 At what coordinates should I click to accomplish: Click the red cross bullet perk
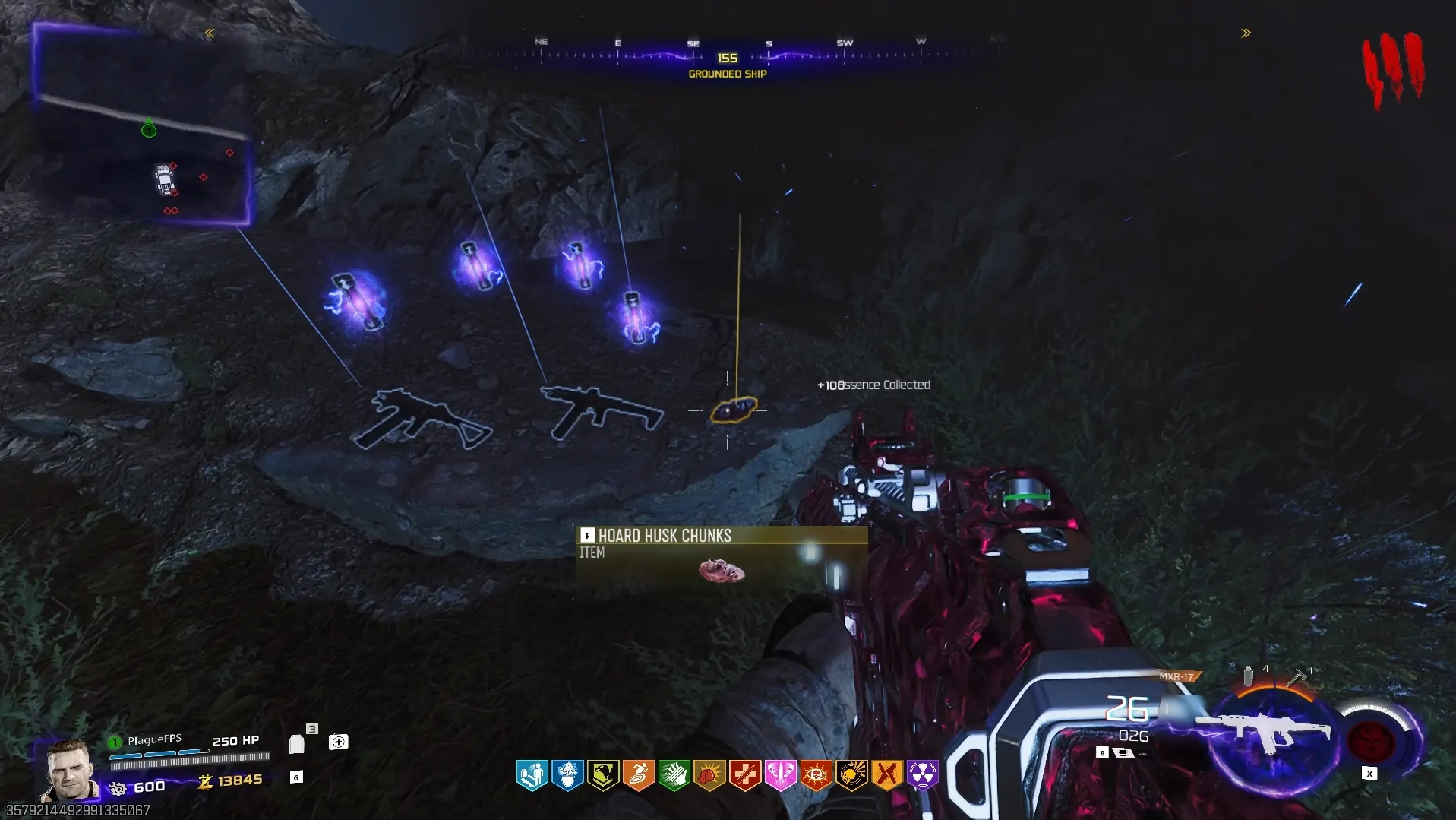coord(745,775)
